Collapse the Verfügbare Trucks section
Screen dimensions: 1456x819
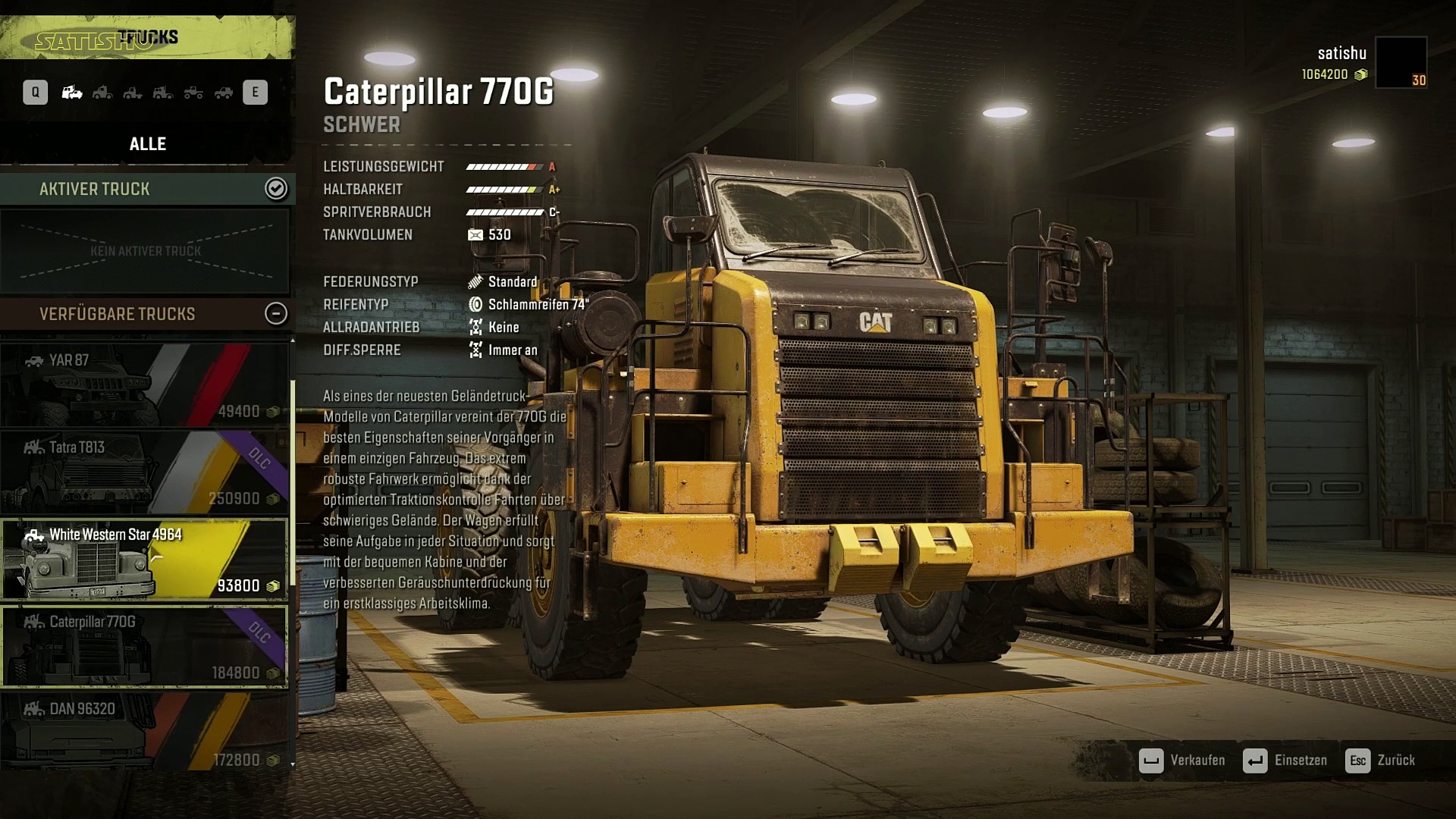[x=276, y=313]
